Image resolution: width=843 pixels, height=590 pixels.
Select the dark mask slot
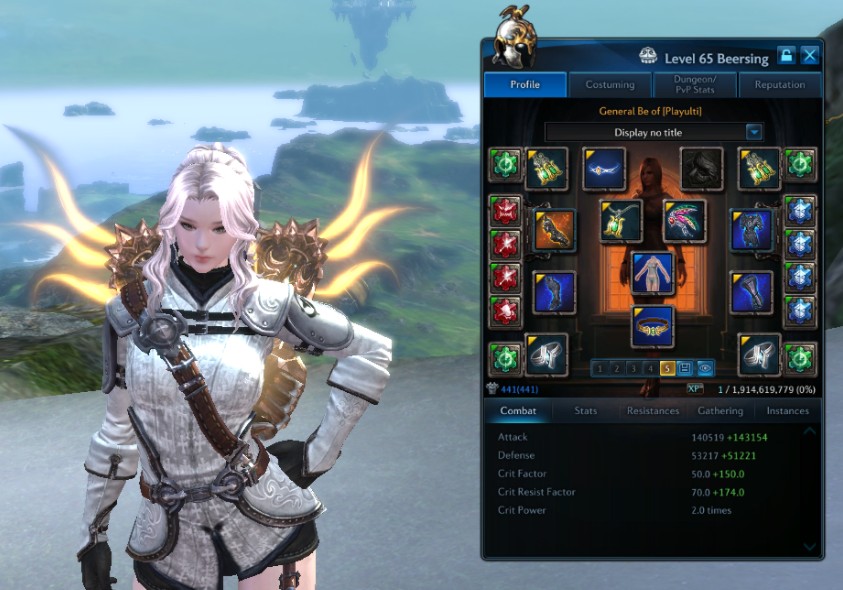pos(701,168)
